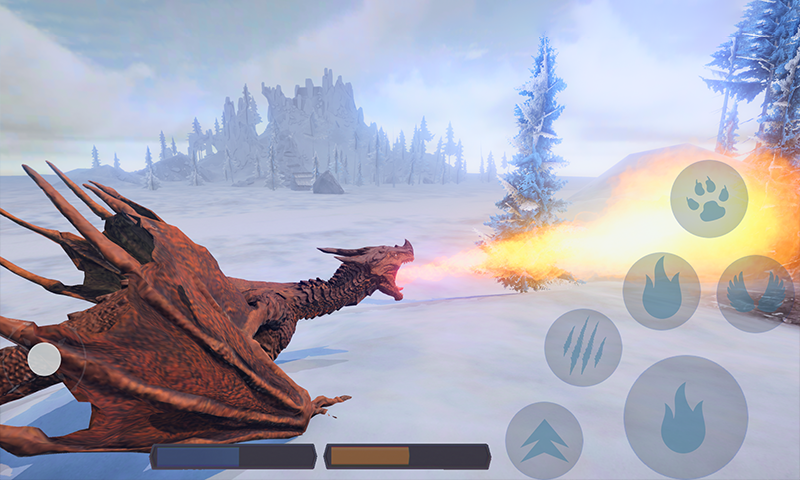Image resolution: width=800 pixels, height=480 pixels.
Task: Tap the paw print button
Action: [x=708, y=198]
